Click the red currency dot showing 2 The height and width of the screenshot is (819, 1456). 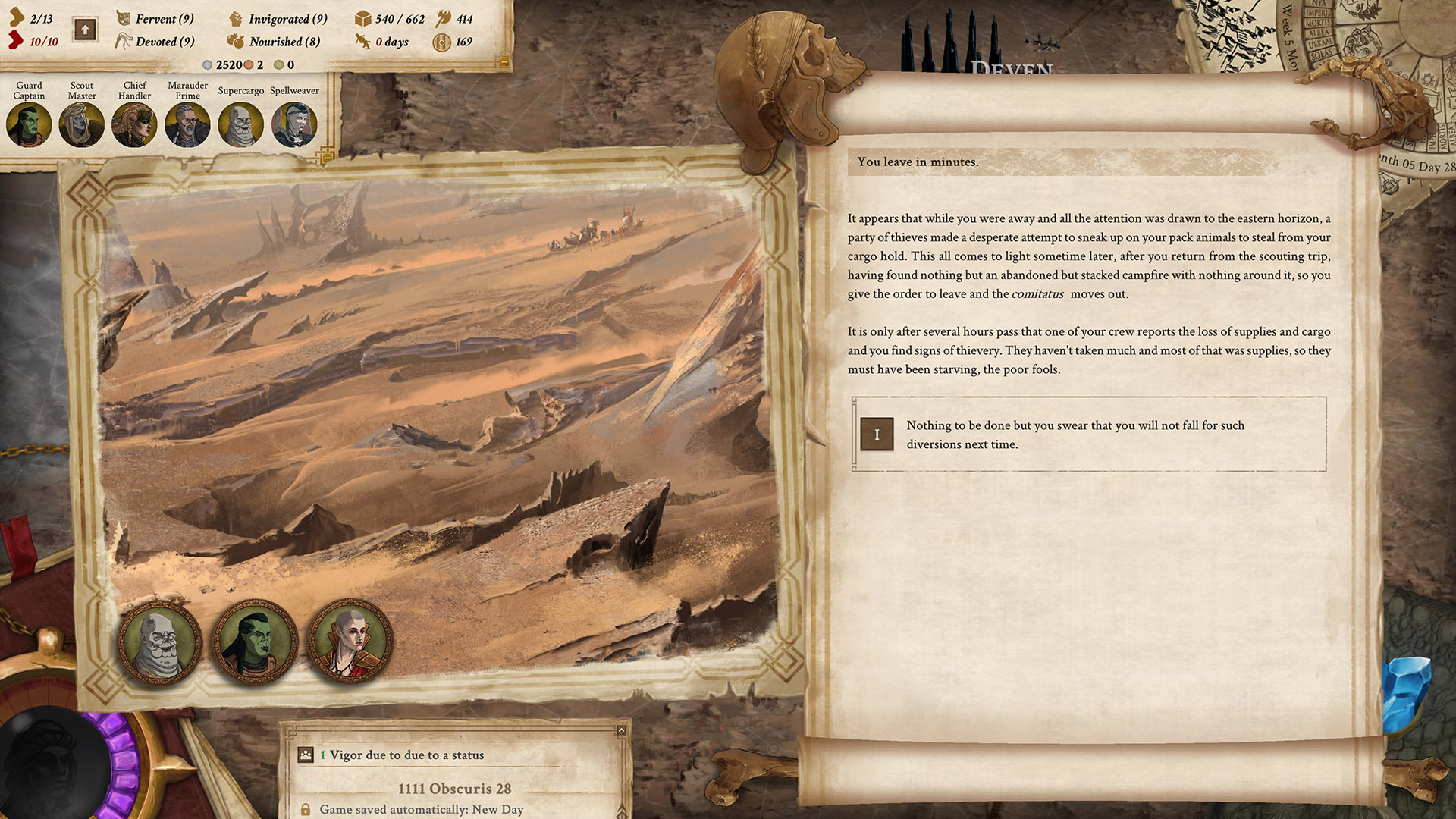(x=251, y=65)
